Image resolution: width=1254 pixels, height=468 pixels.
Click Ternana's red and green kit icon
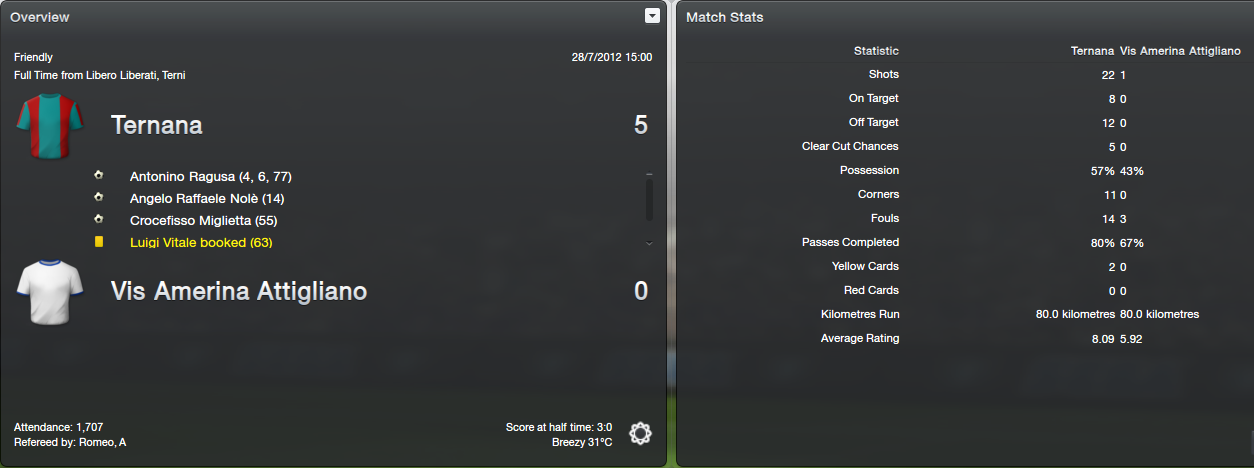coord(42,126)
